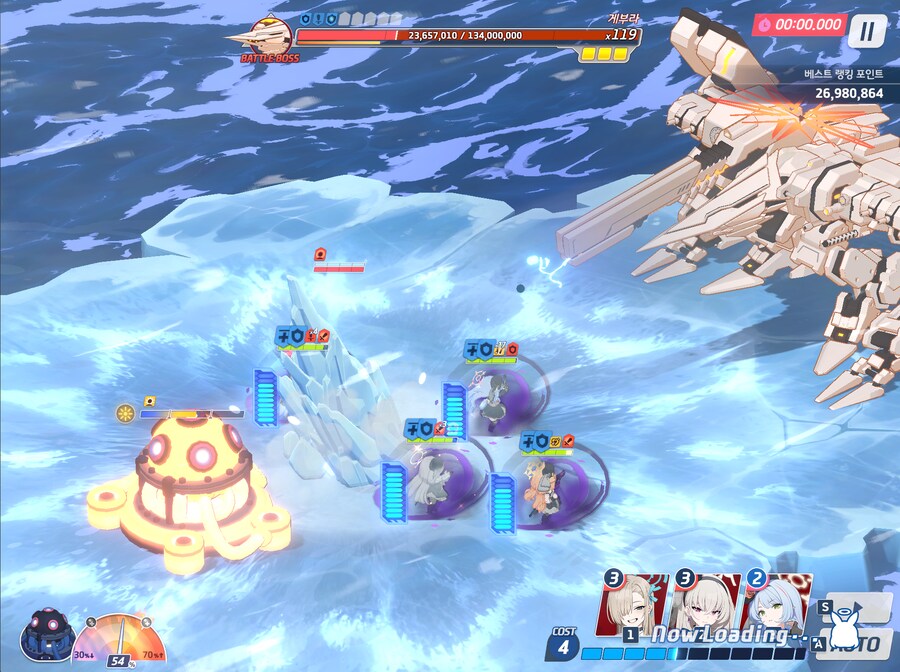This screenshot has width=900, height=672.
Task: Select the cost-3 skill card with headband girl
Action: (x=706, y=603)
